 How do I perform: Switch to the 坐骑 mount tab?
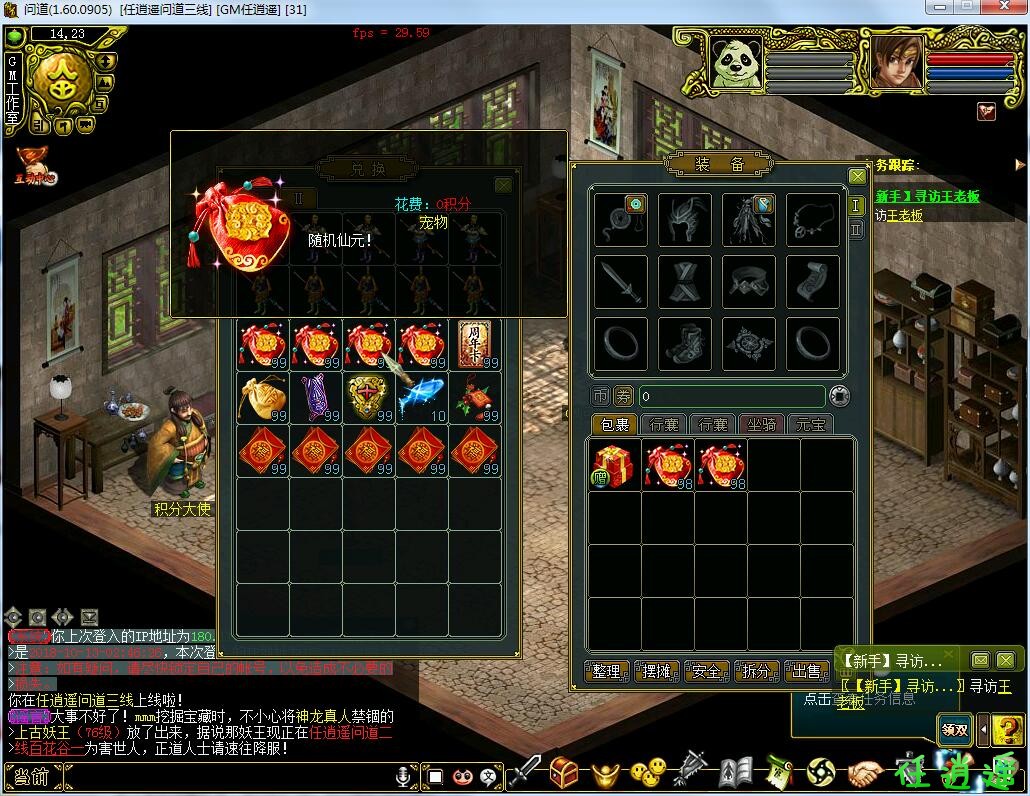pyautogui.click(x=762, y=425)
